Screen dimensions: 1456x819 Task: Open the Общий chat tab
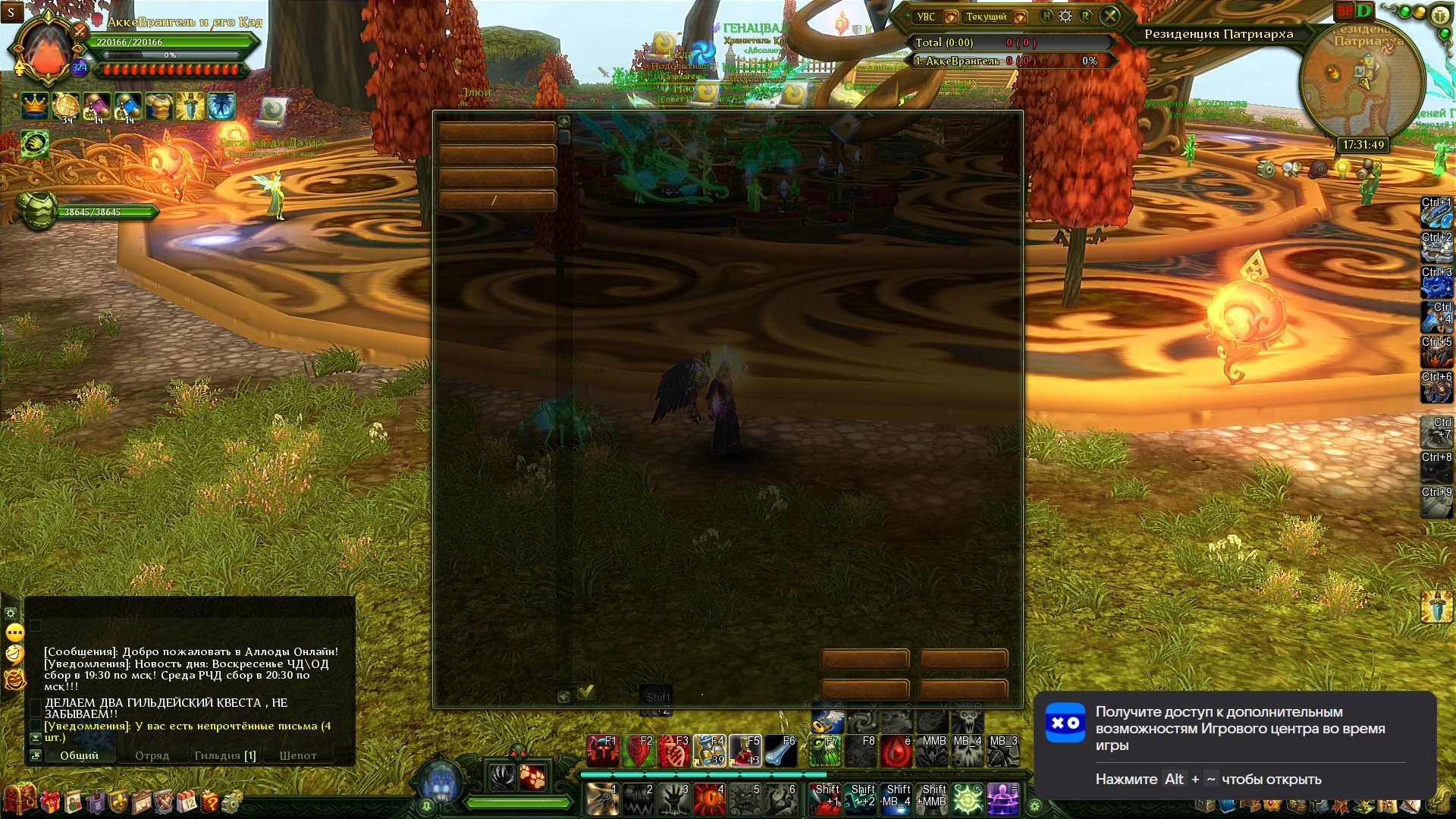(79, 755)
